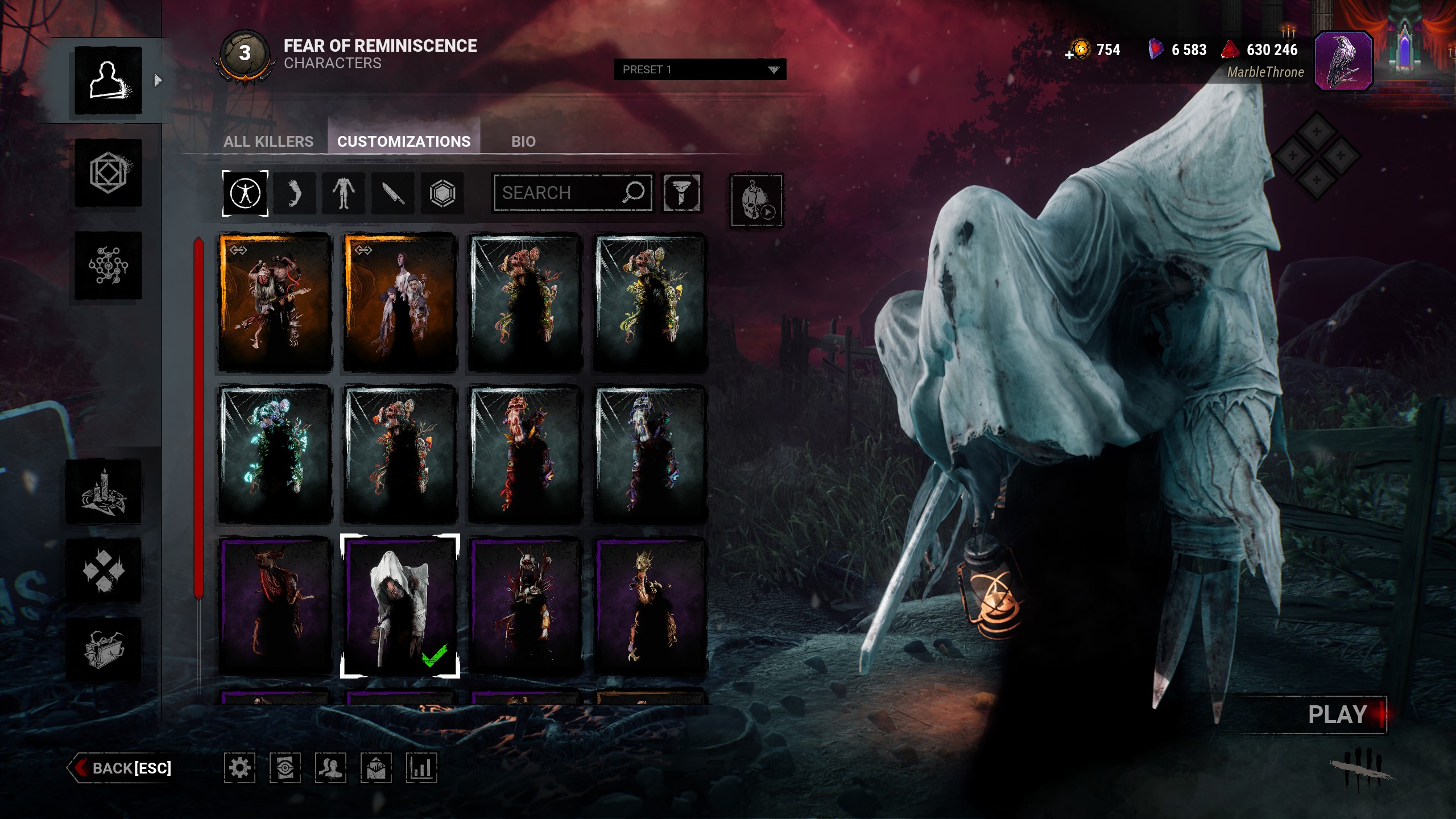Open the BIO tab

pyautogui.click(x=523, y=142)
